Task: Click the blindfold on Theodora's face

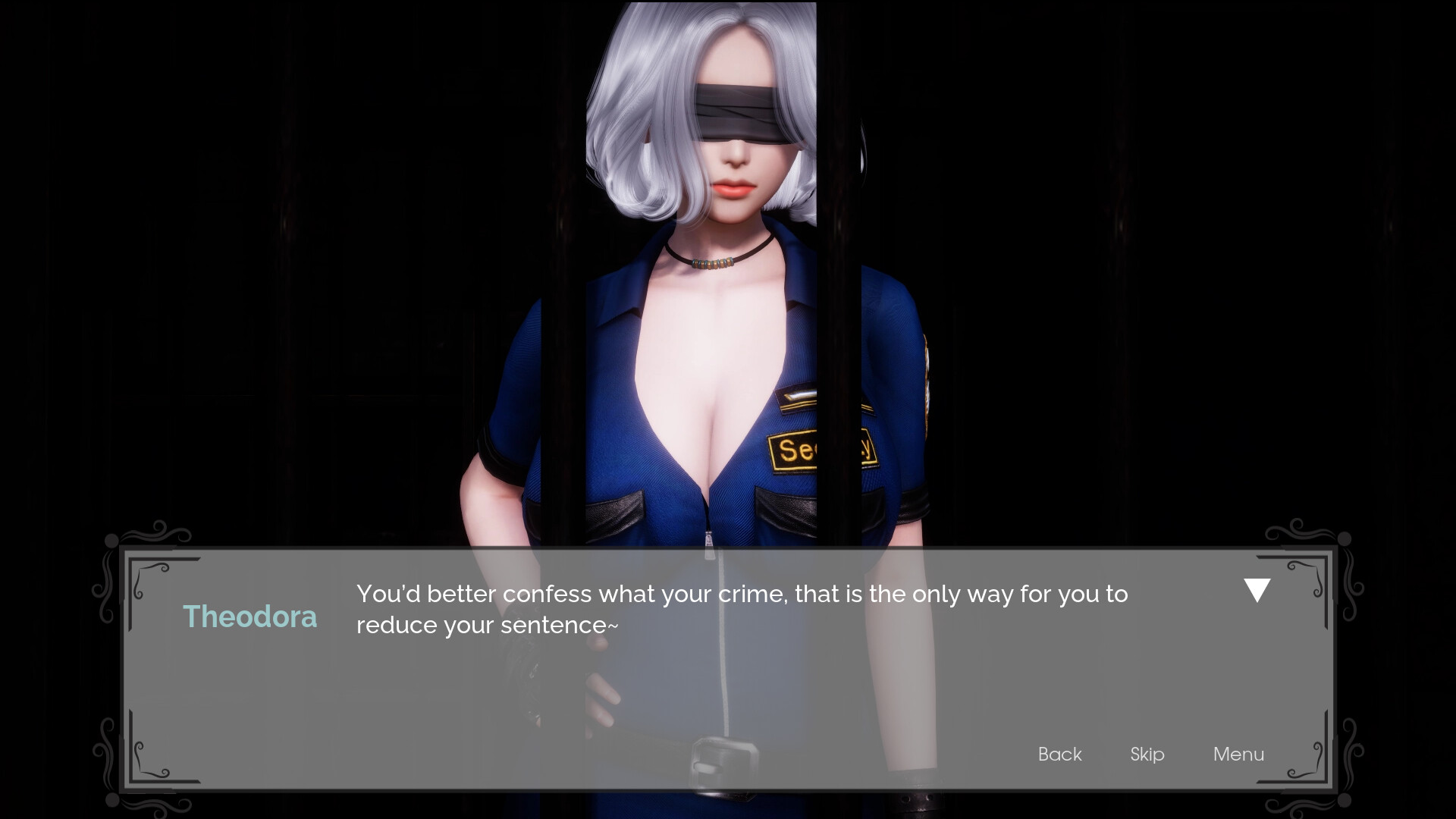Action: tap(739, 114)
